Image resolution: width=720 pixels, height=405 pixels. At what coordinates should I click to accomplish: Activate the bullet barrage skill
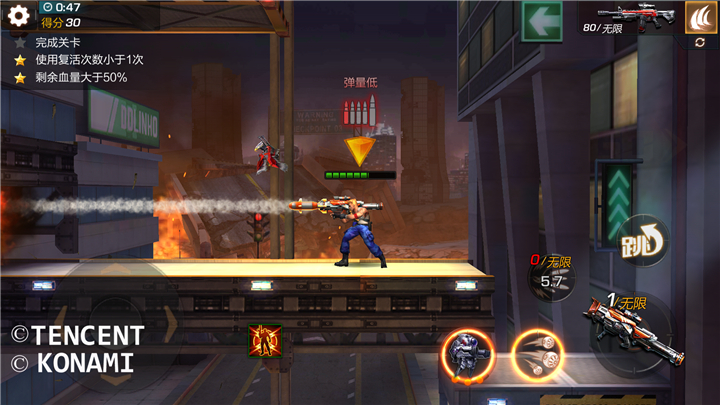pyautogui.click(x=537, y=354)
